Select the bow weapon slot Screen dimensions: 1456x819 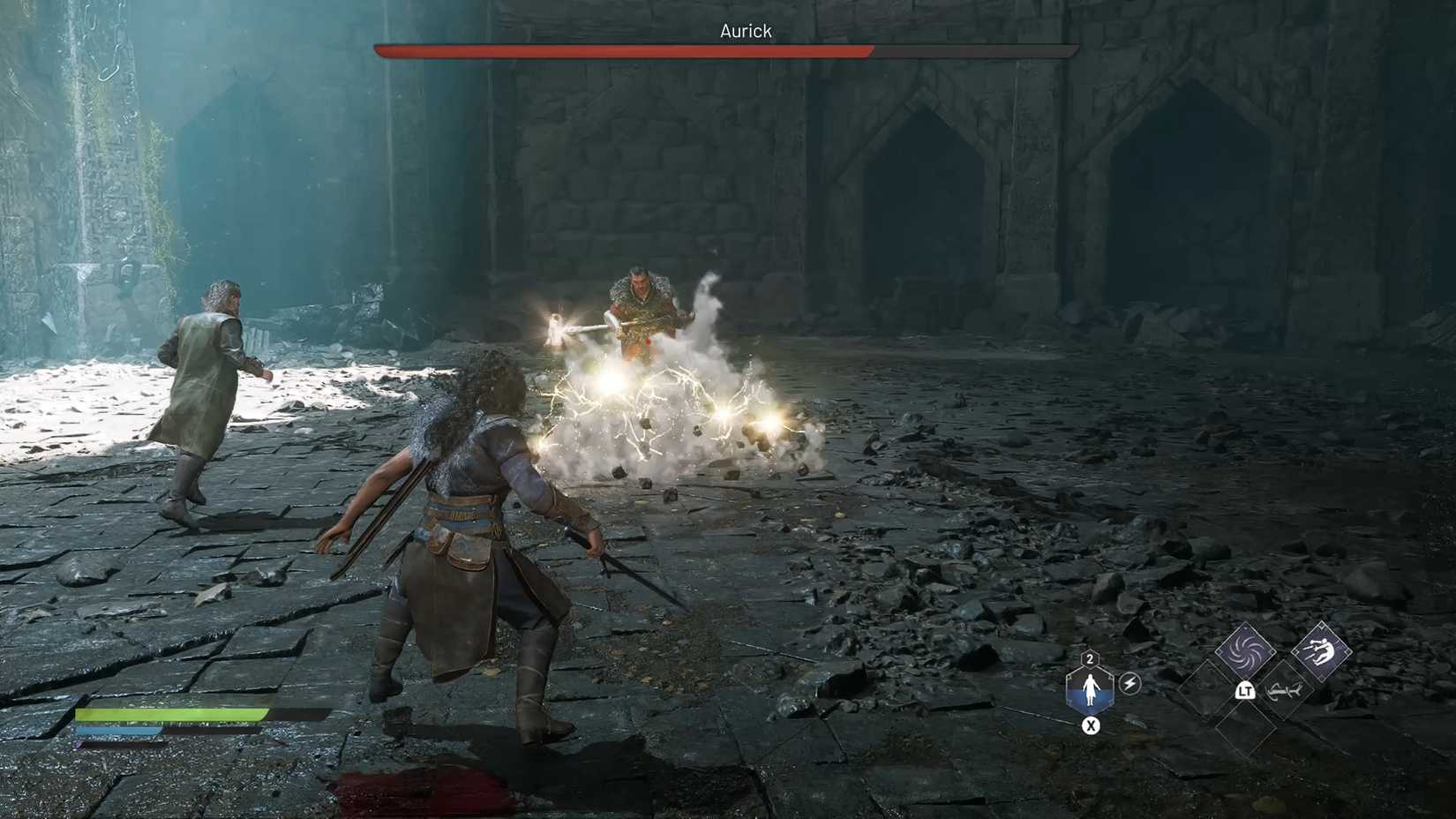(x=1282, y=691)
